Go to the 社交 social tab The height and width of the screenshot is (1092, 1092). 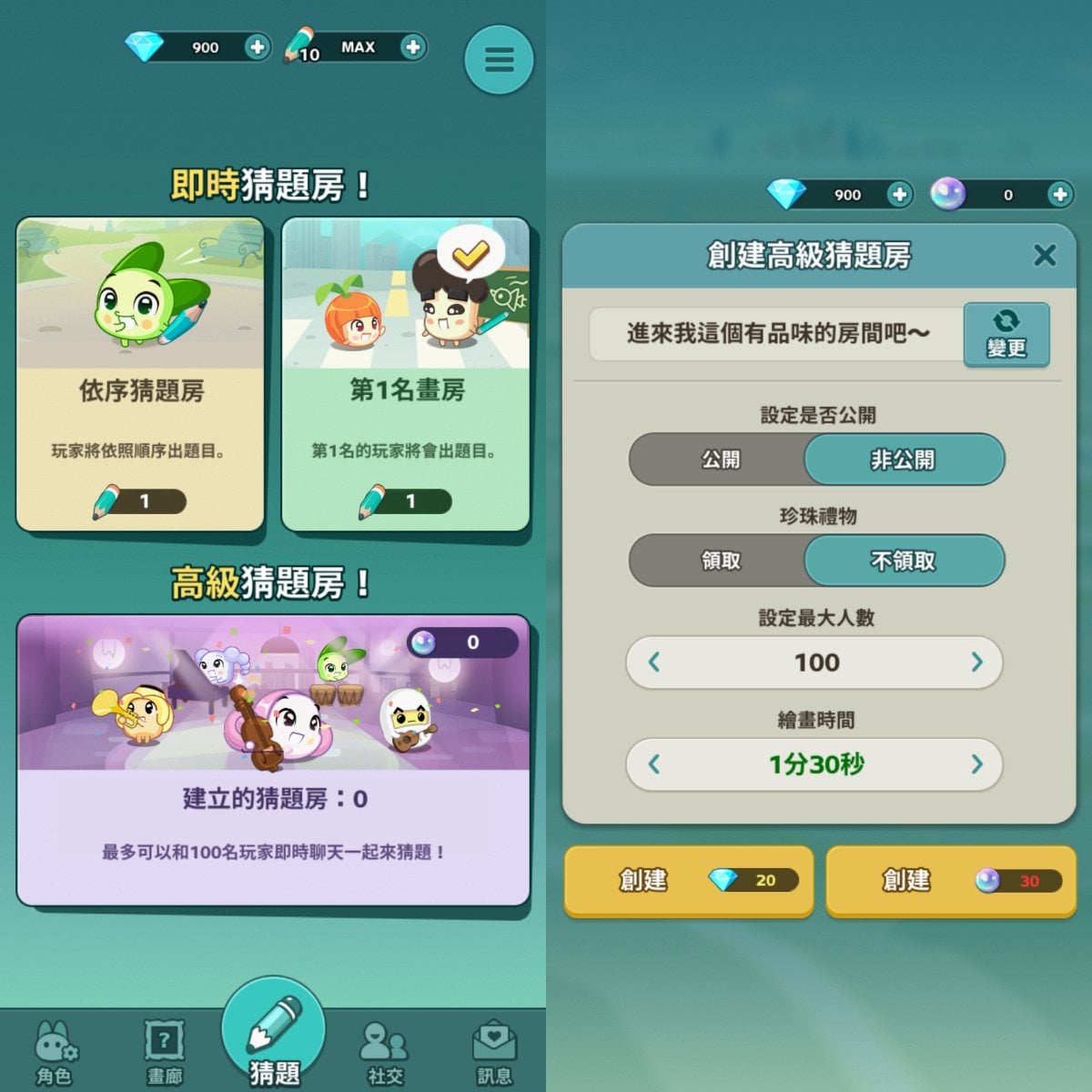click(x=385, y=1053)
